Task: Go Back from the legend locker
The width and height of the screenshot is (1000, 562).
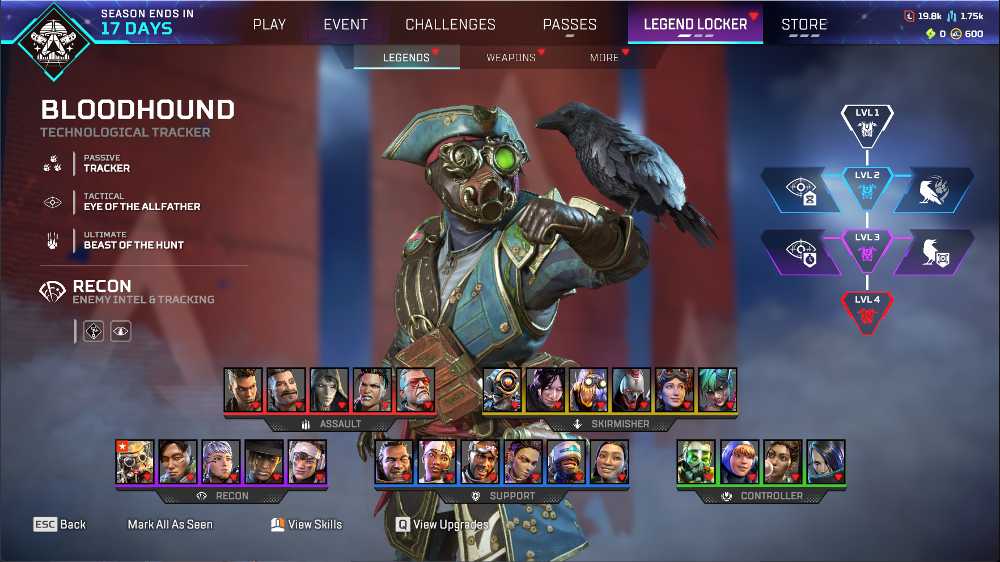Action: pyautogui.click(x=60, y=524)
